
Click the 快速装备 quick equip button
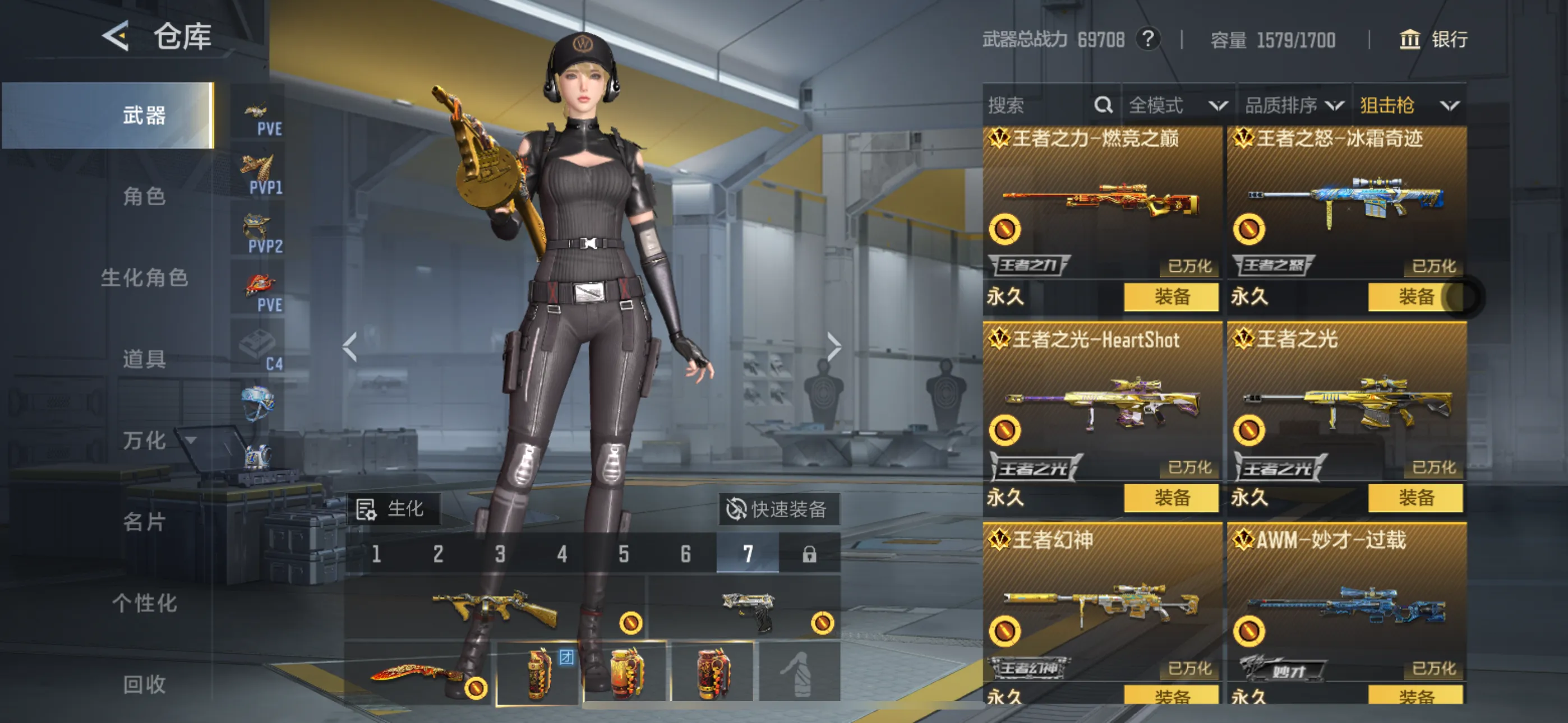point(778,509)
